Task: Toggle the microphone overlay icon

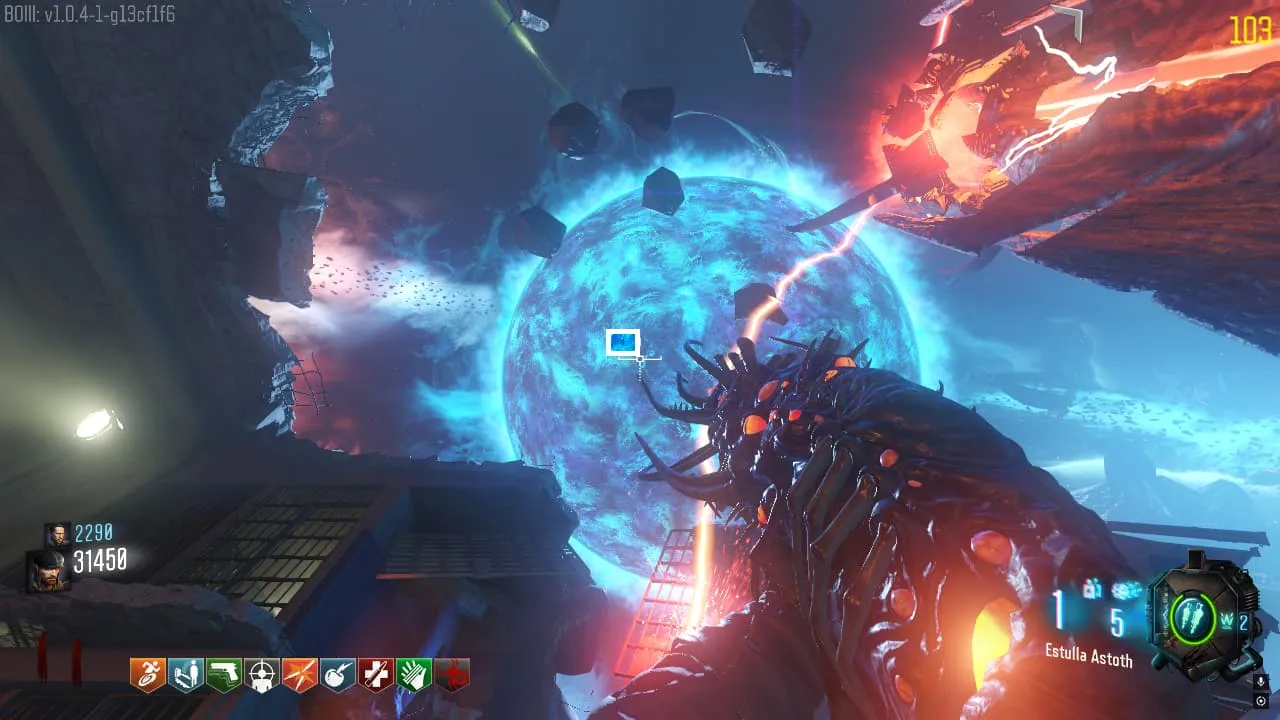Action: tap(1261, 682)
